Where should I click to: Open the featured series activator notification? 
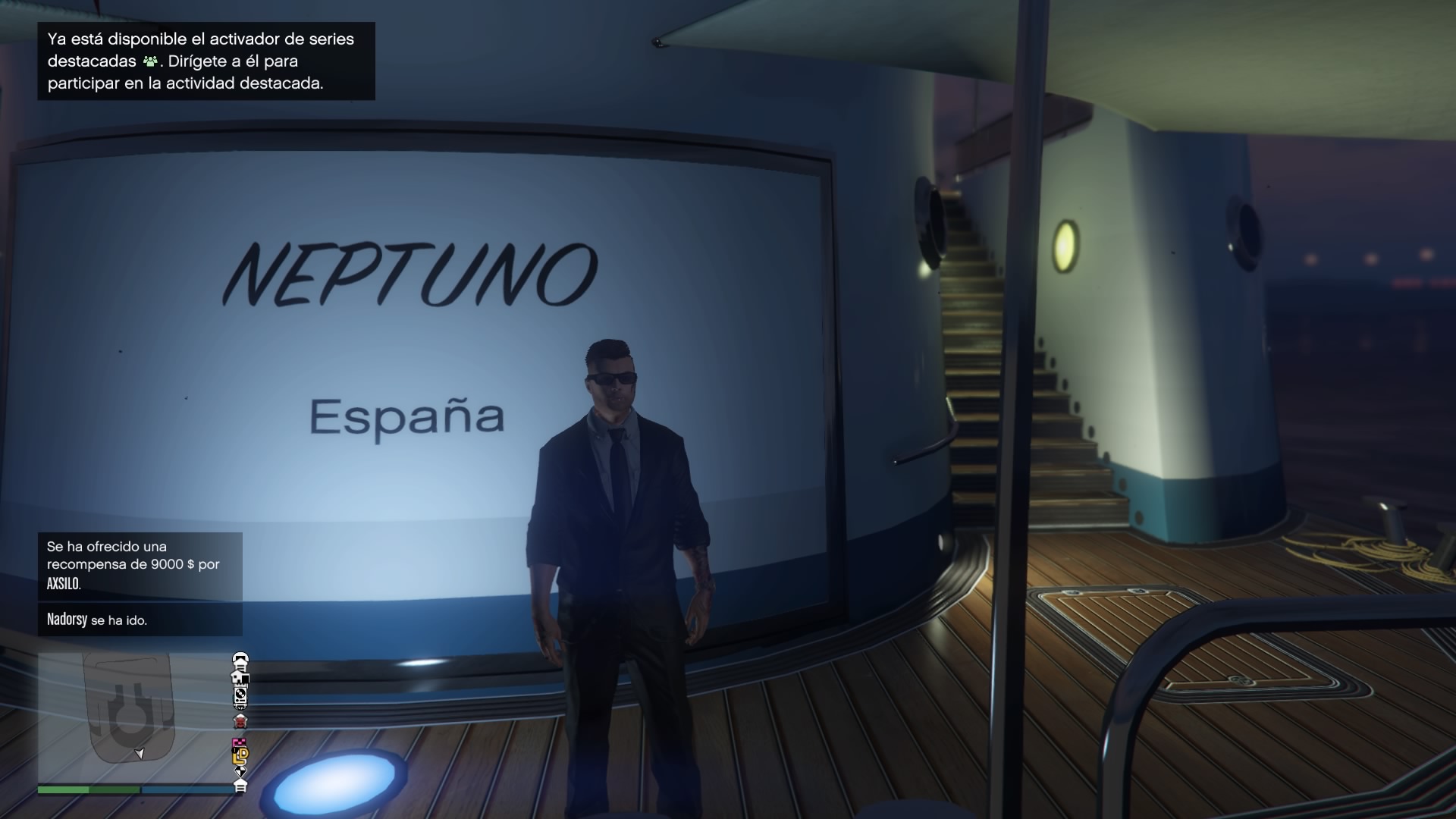pos(206,61)
